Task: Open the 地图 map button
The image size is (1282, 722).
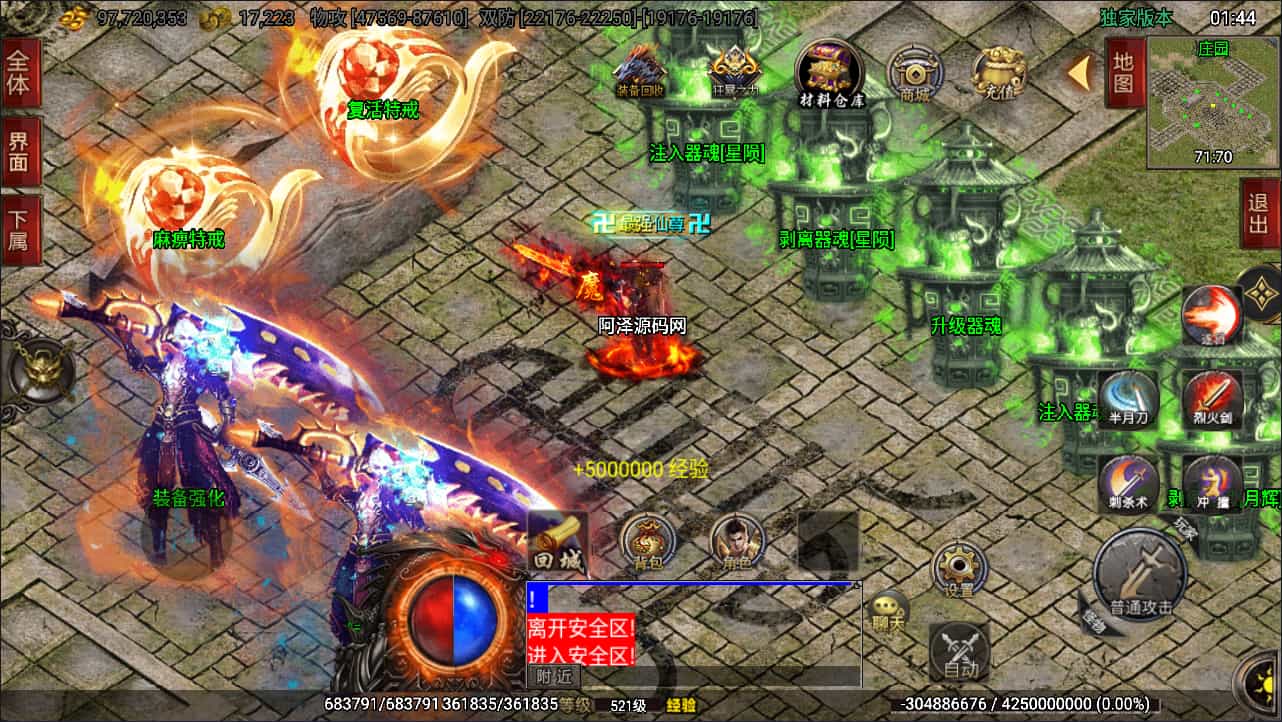Action: pos(1124,72)
